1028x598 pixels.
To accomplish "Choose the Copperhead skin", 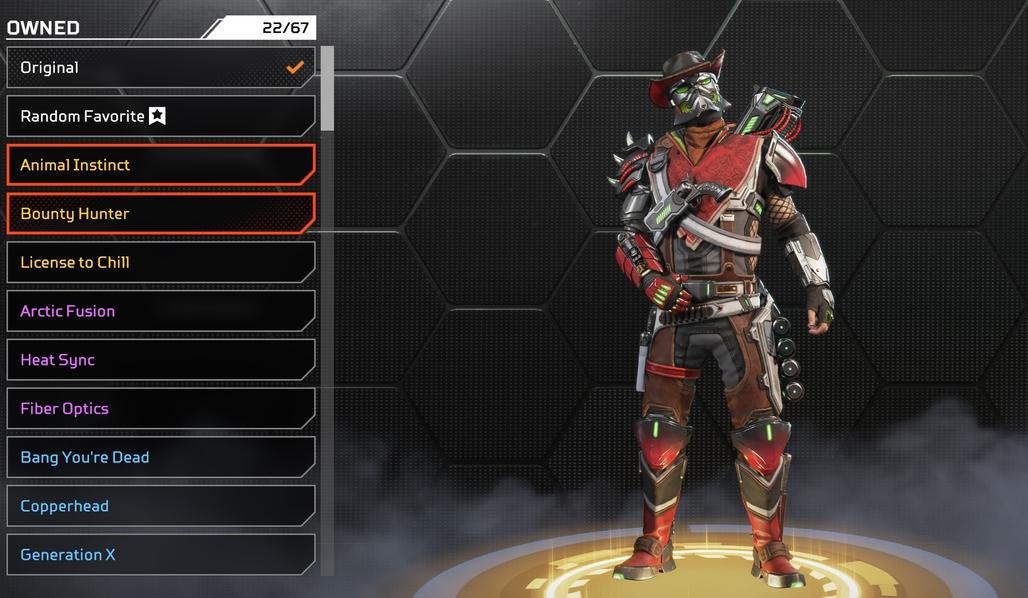I will pyautogui.click(x=160, y=506).
